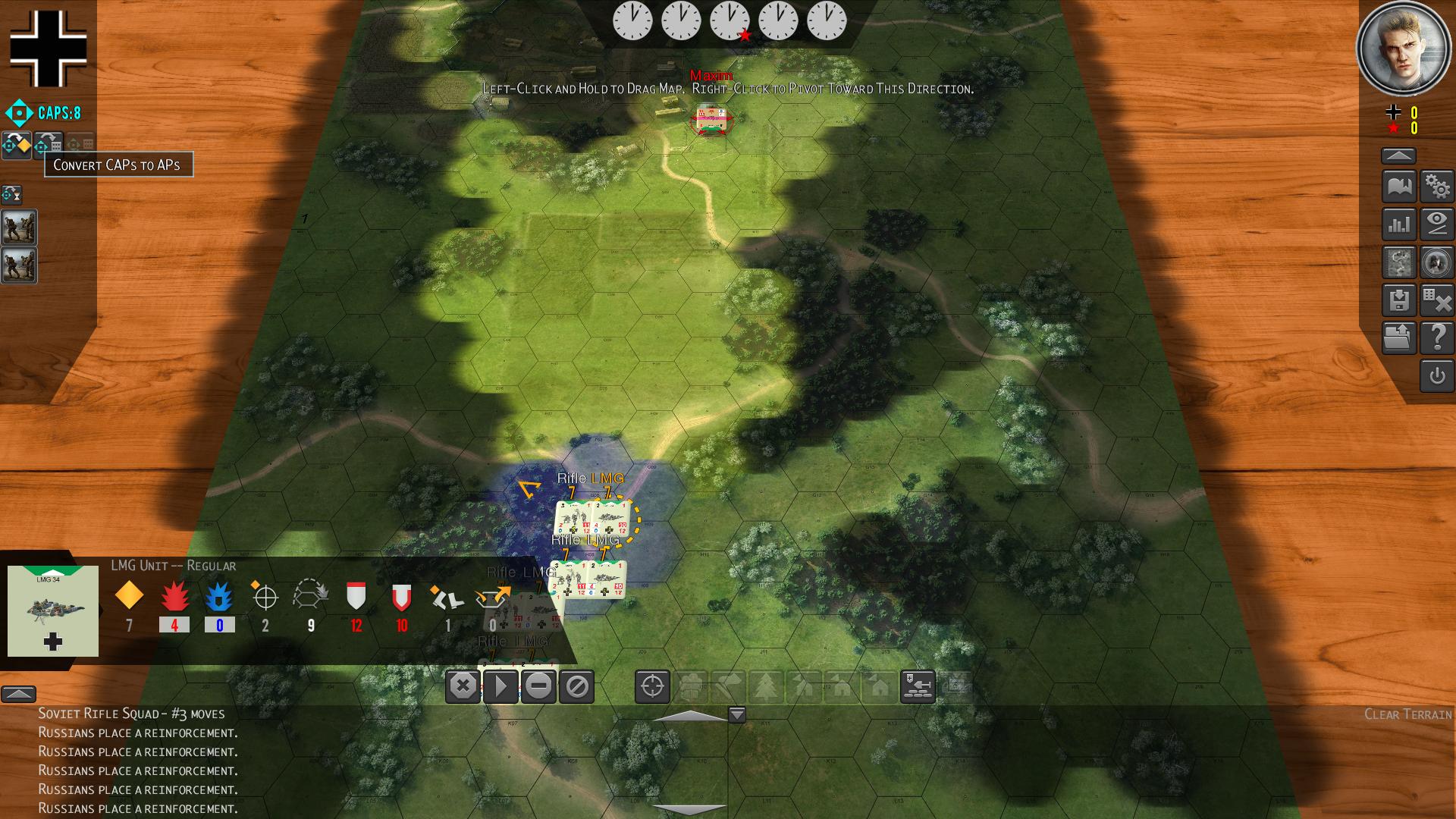Expand the bottom-left message log chevron

[x=19, y=694]
